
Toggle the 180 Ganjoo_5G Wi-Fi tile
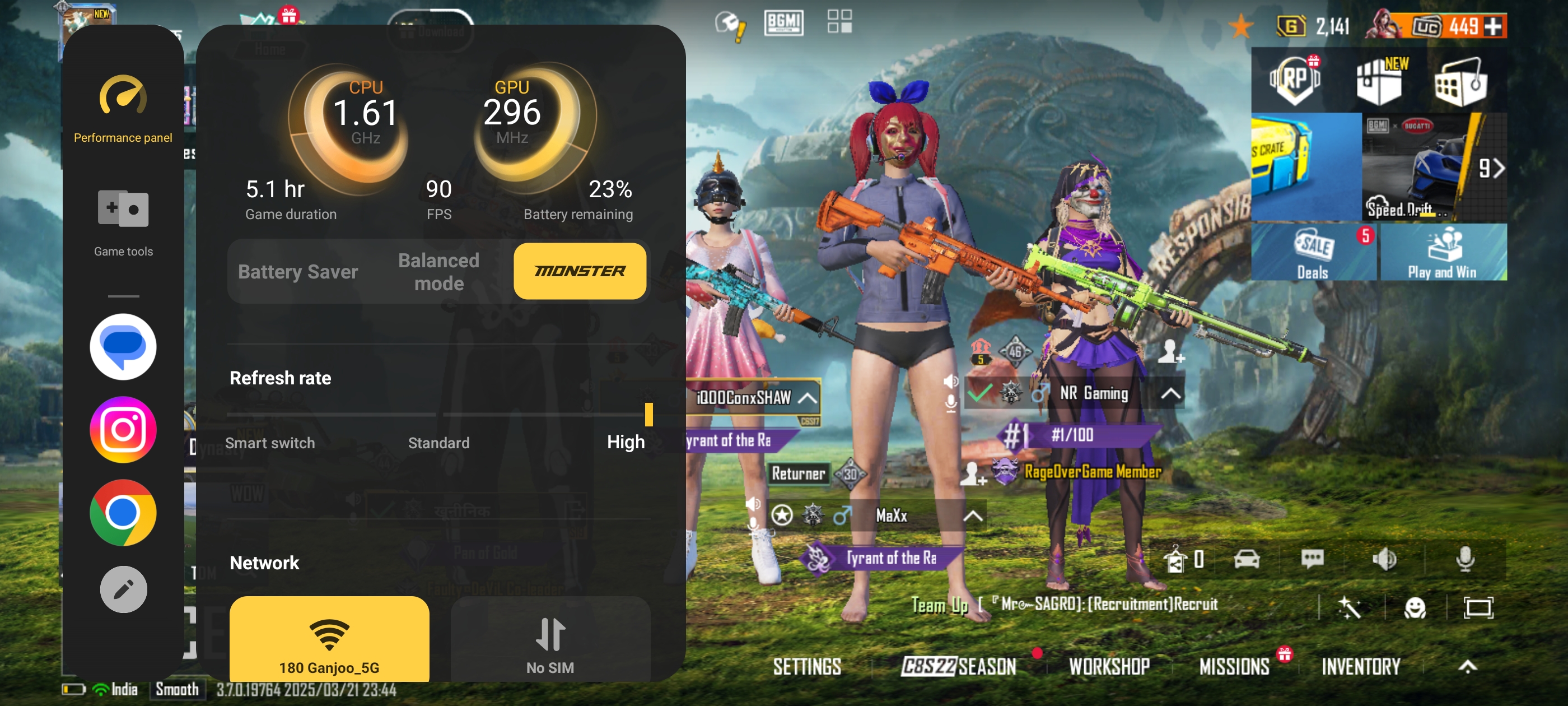coord(329,640)
